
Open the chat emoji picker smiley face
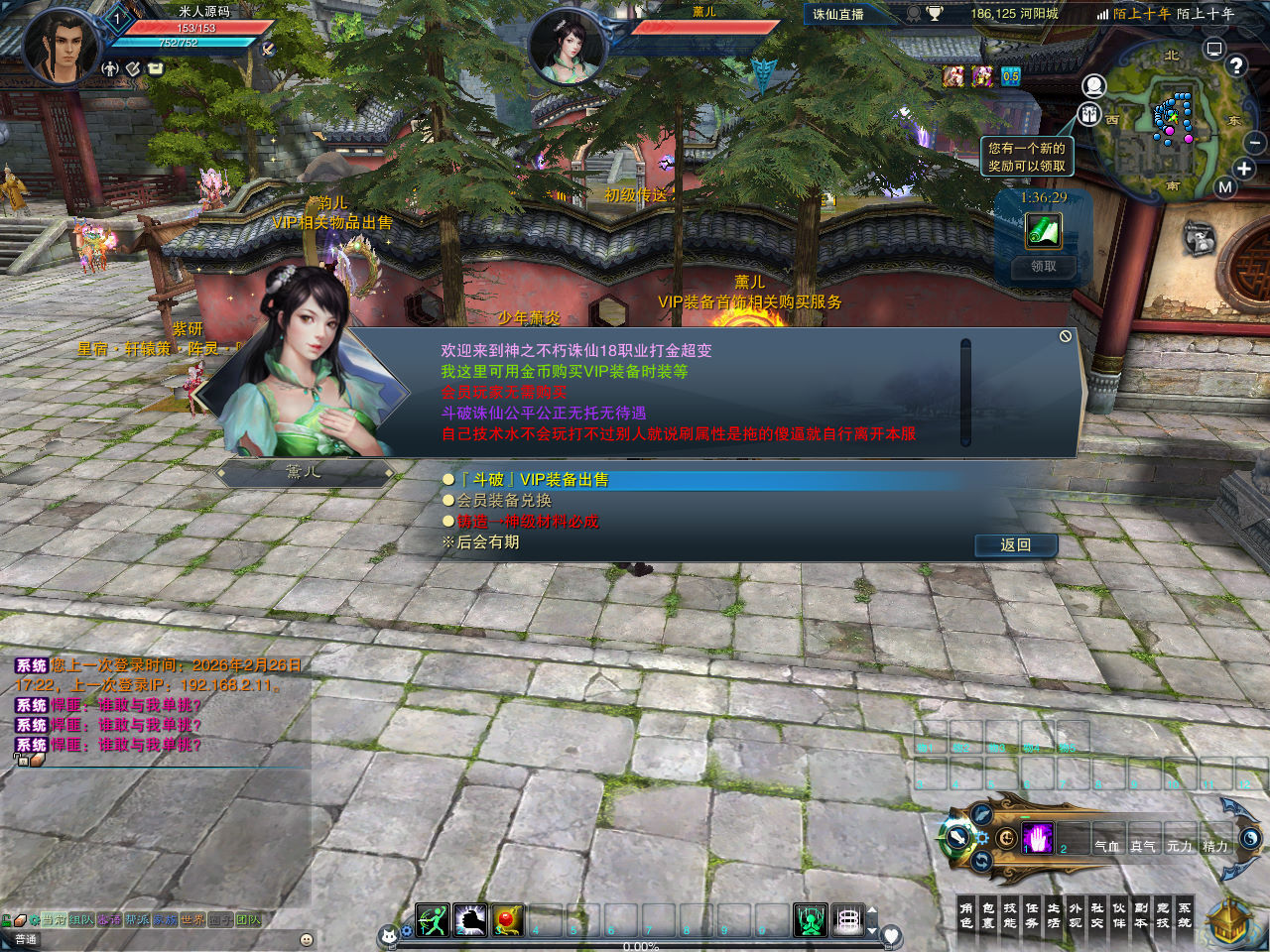click(307, 939)
